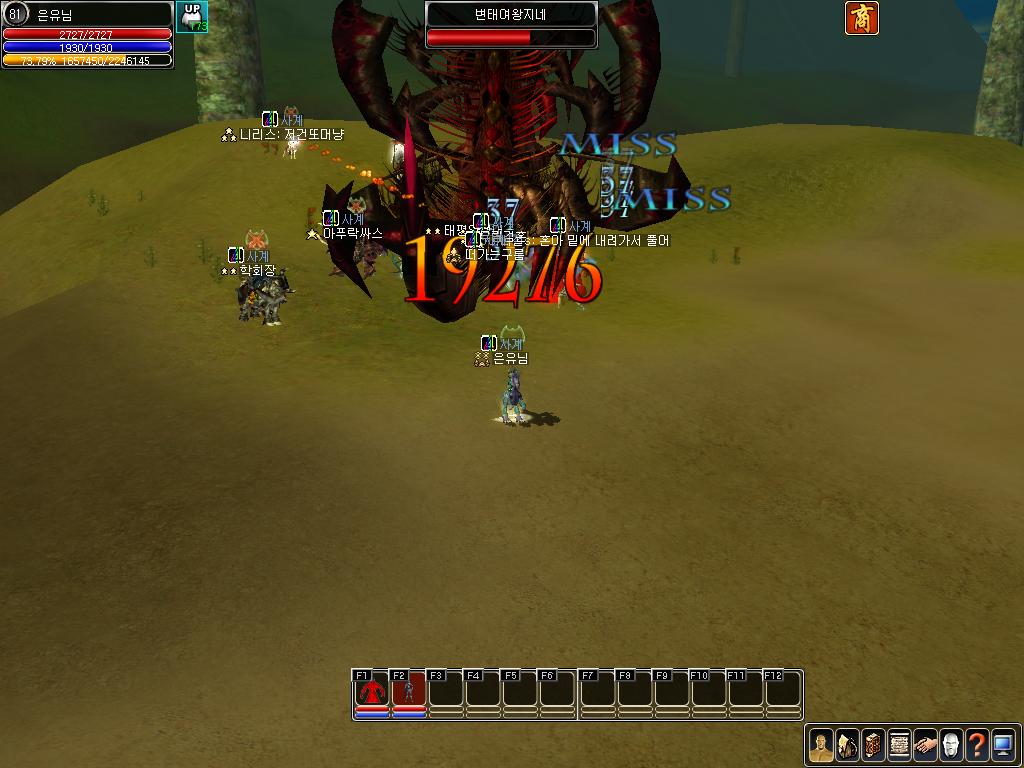Click the level 81 player name panel
1024x768 pixels.
tap(87, 14)
